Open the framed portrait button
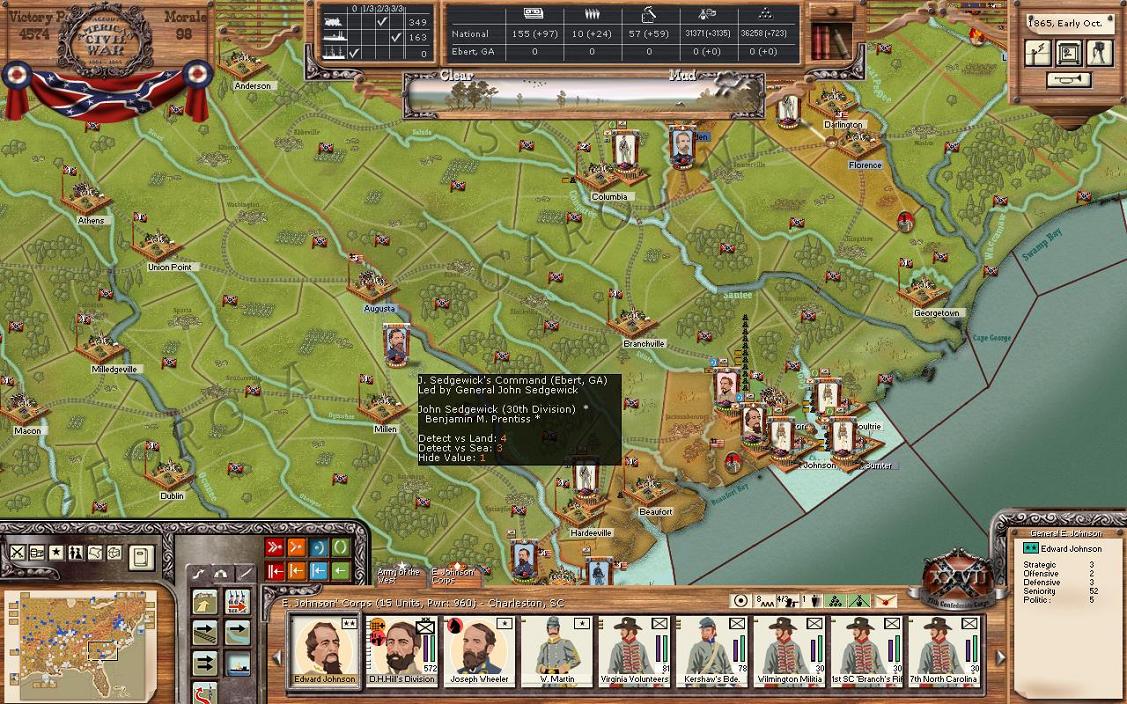Viewport: 1127px width, 704px height. coord(1069,54)
